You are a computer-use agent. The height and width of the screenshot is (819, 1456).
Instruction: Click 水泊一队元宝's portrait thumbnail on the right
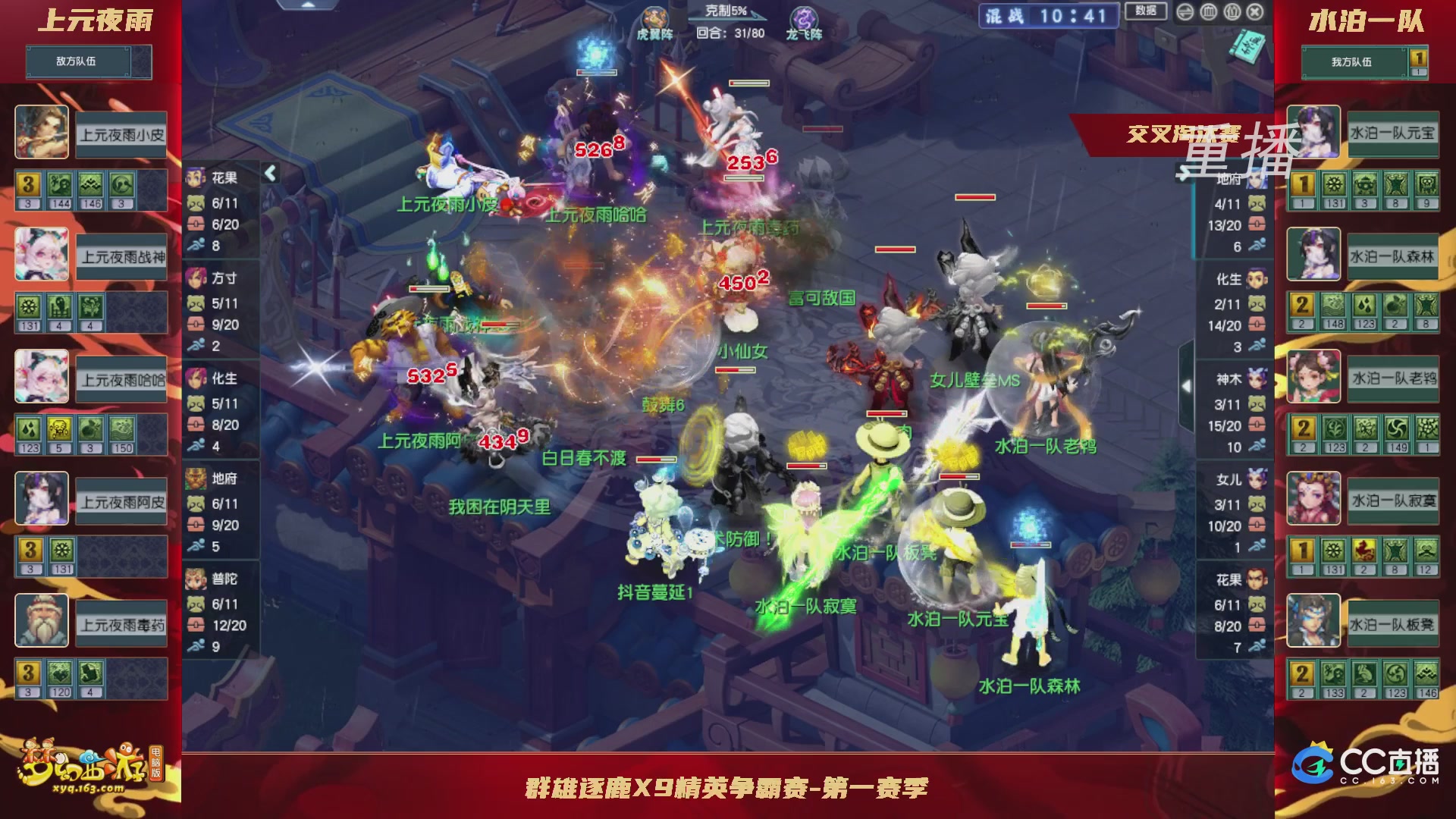click(1313, 133)
